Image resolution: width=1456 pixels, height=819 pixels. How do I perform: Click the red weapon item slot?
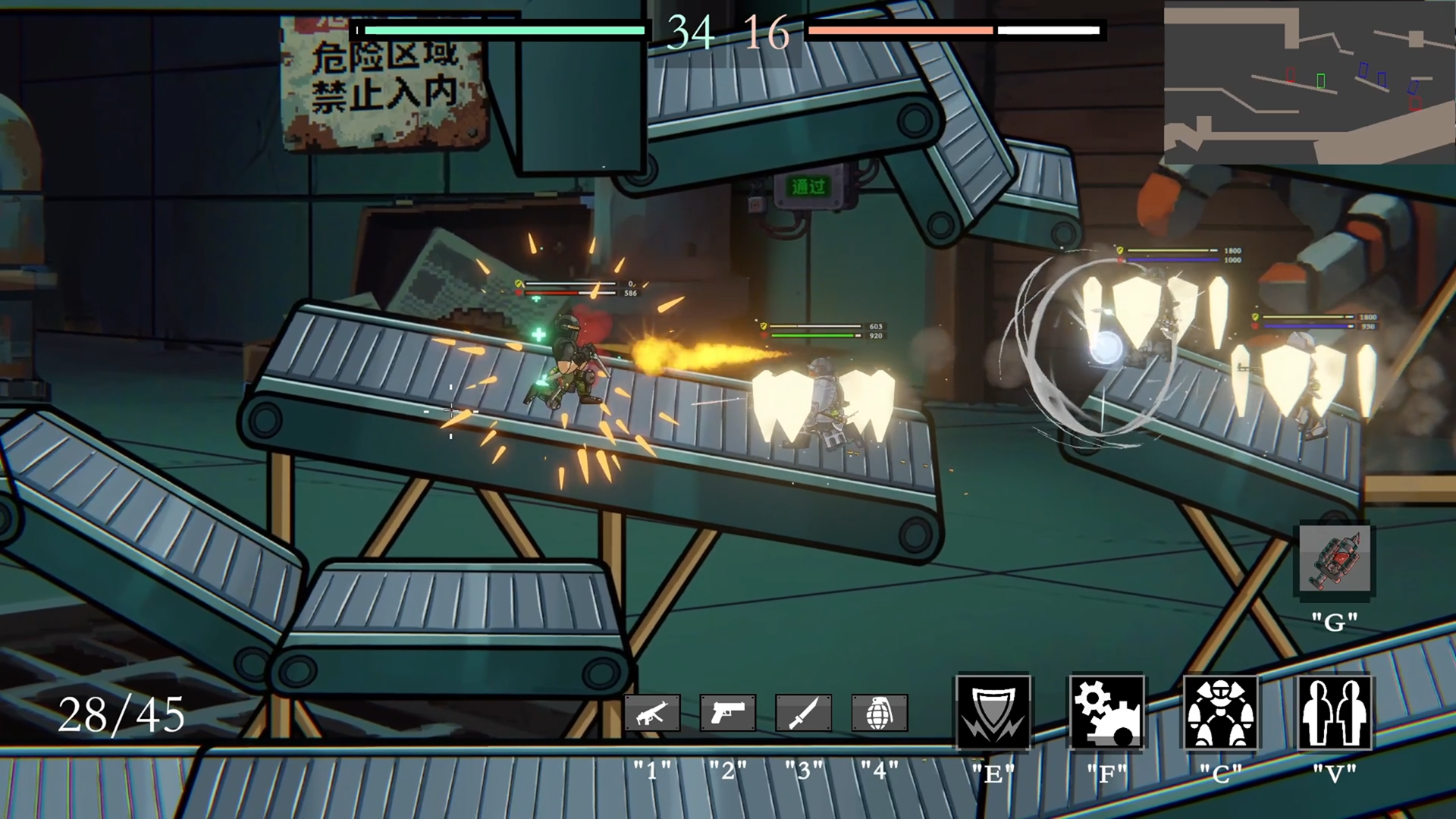[x=1335, y=559]
